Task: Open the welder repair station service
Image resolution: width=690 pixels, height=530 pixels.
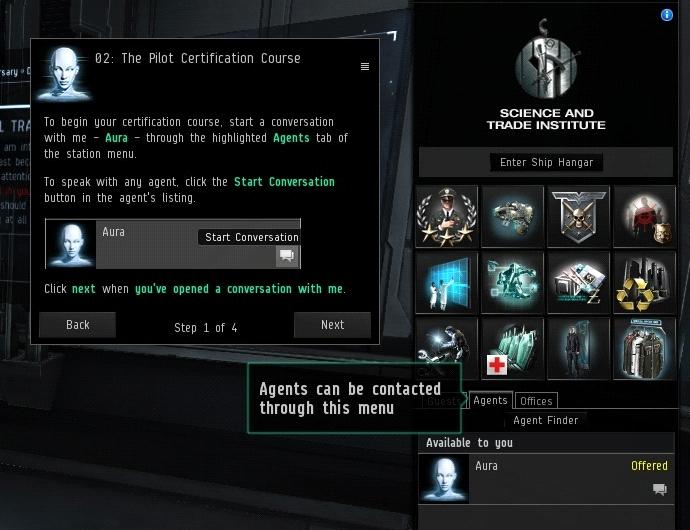Action: click(x=446, y=349)
